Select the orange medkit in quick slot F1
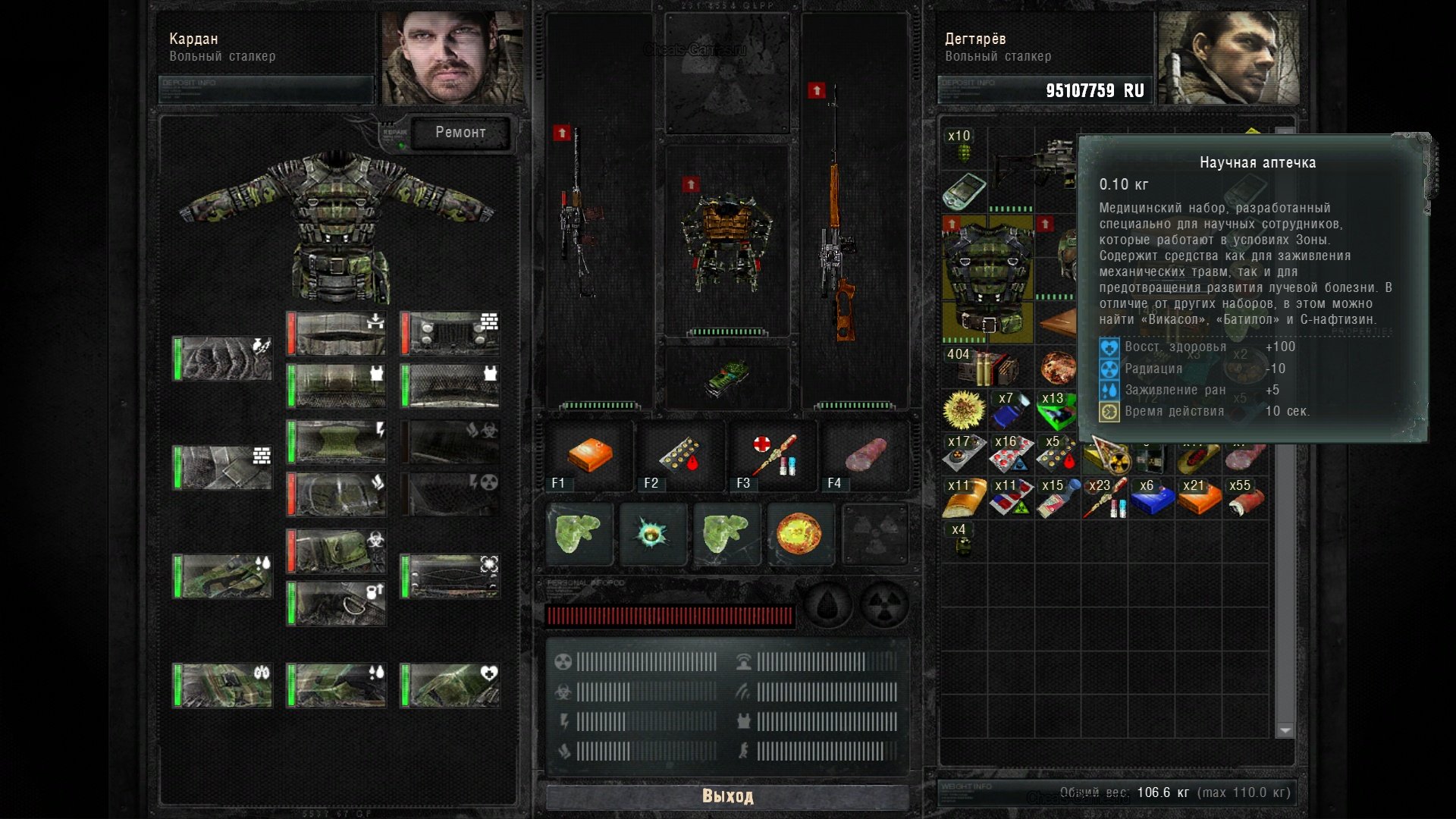The height and width of the screenshot is (819, 1456). pyautogui.click(x=589, y=455)
